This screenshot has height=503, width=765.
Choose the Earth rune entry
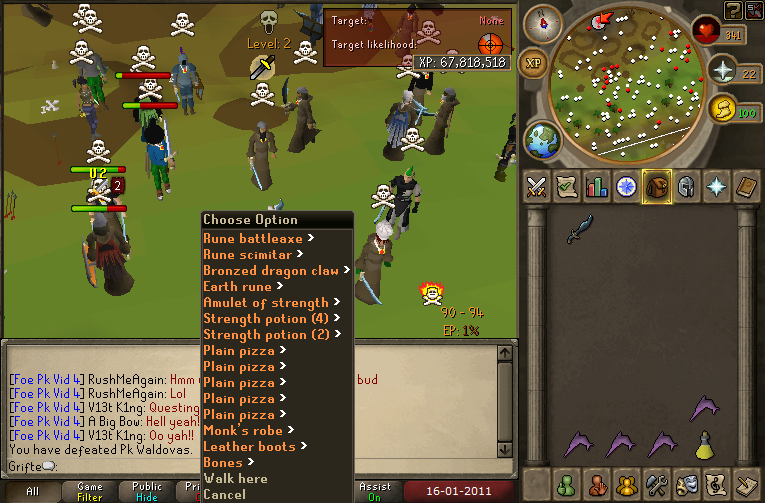tap(239, 287)
